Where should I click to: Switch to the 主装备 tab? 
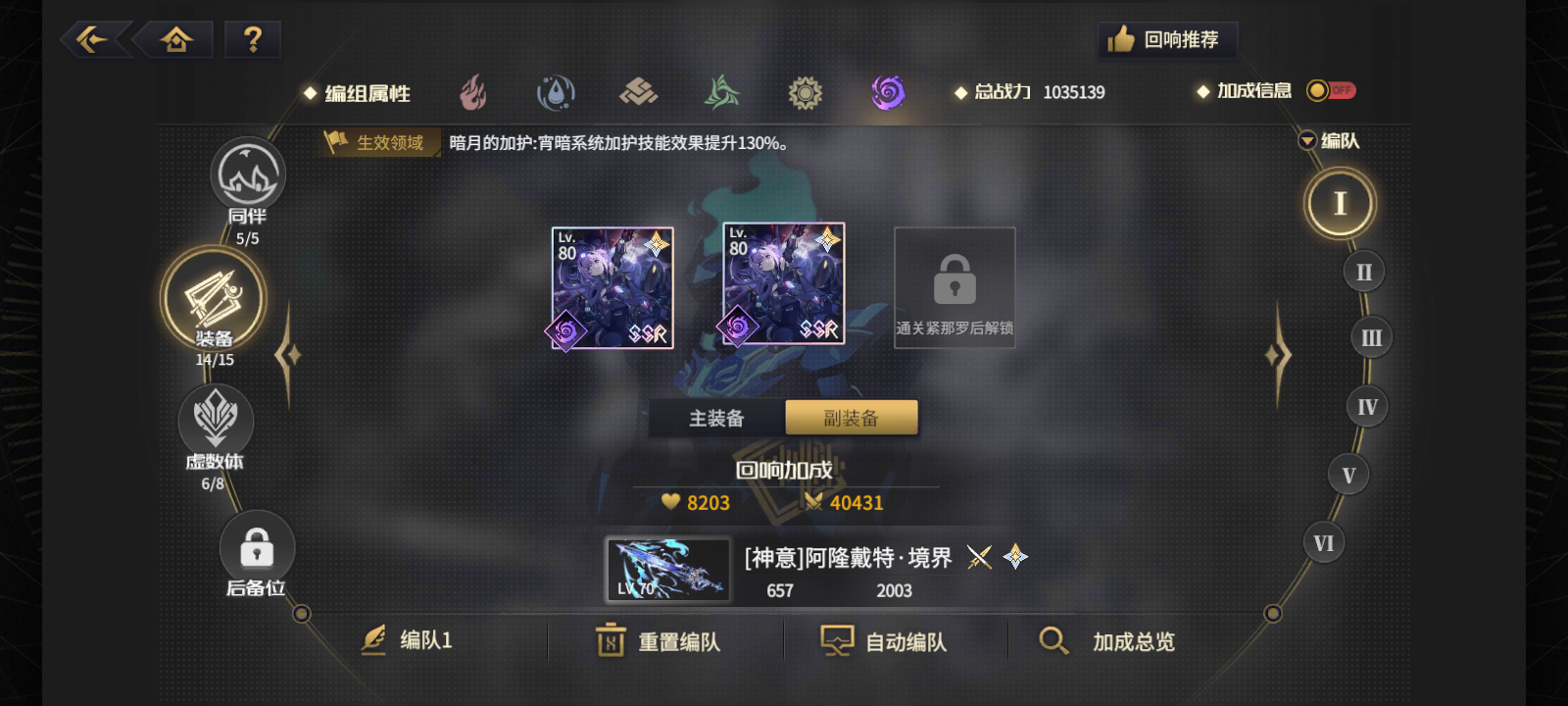[x=716, y=417]
